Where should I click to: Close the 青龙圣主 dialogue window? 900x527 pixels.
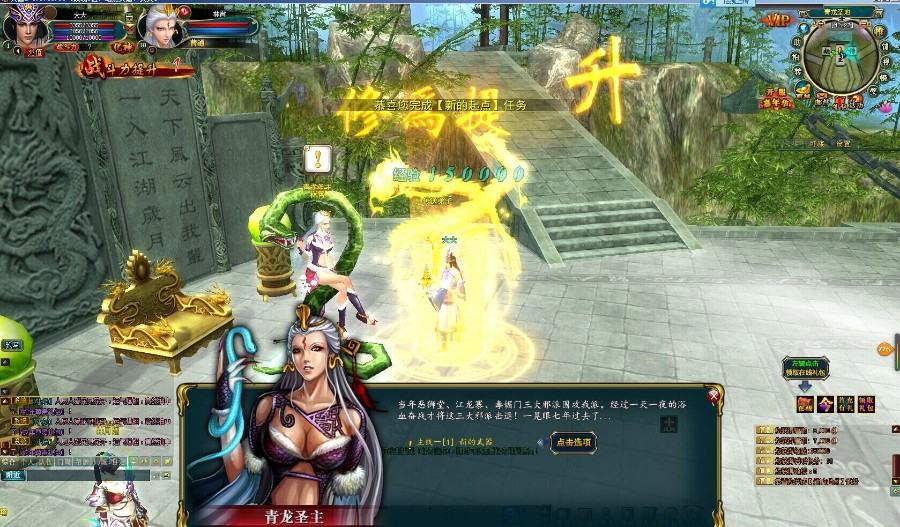714,396
